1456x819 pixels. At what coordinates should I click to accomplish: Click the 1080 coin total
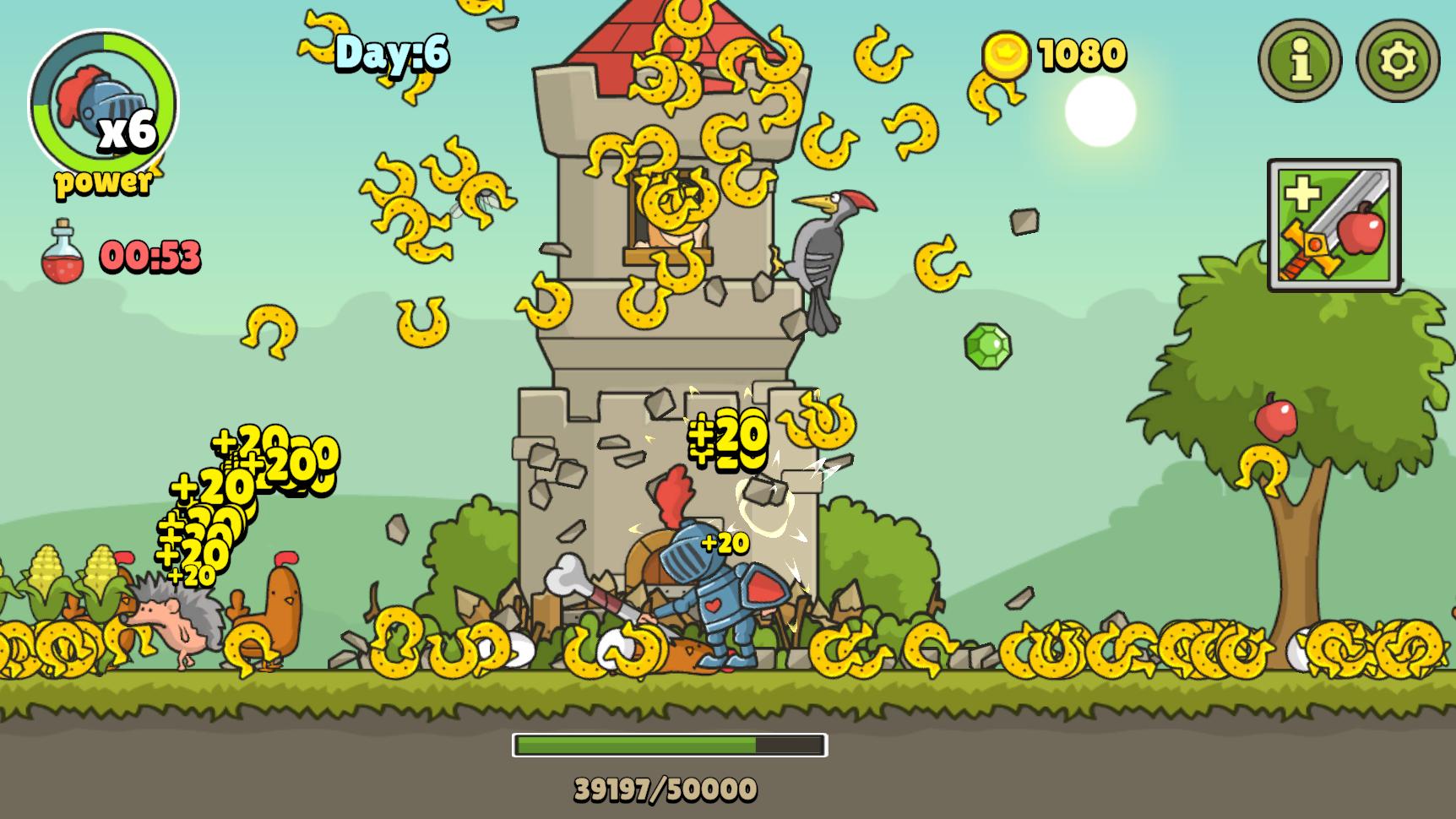(x=1083, y=55)
